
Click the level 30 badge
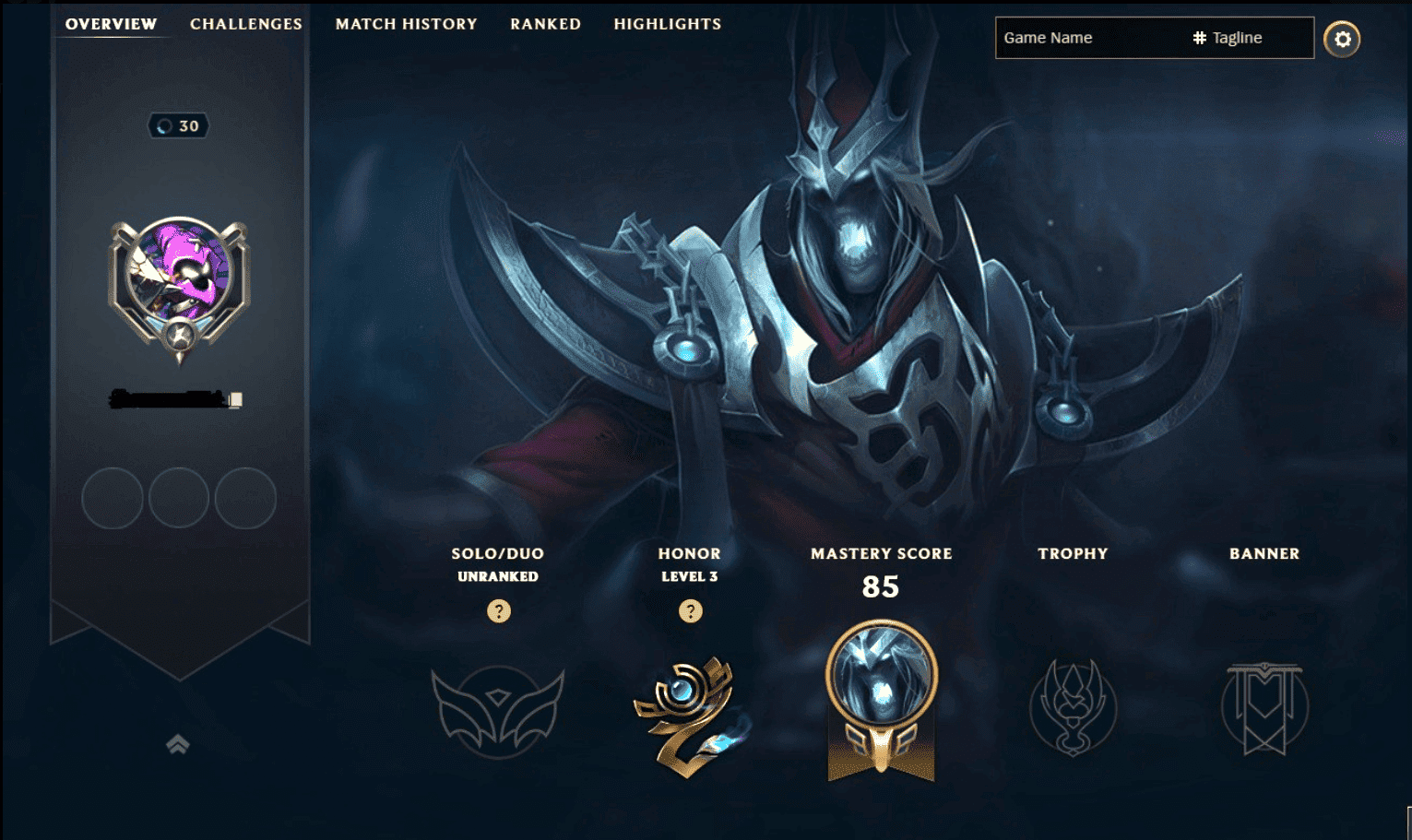(180, 126)
